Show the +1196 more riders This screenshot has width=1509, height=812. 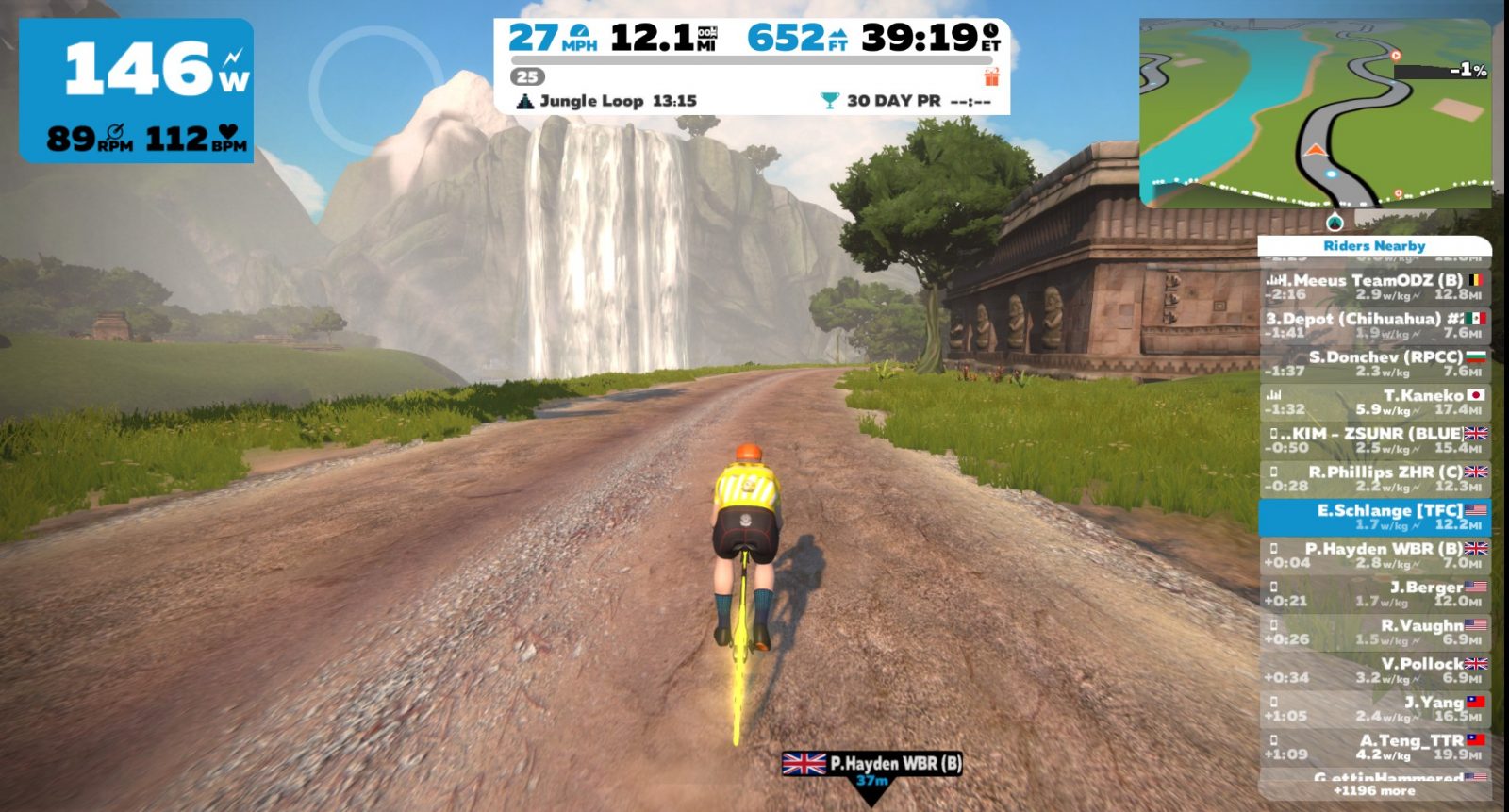(x=1374, y=791)
